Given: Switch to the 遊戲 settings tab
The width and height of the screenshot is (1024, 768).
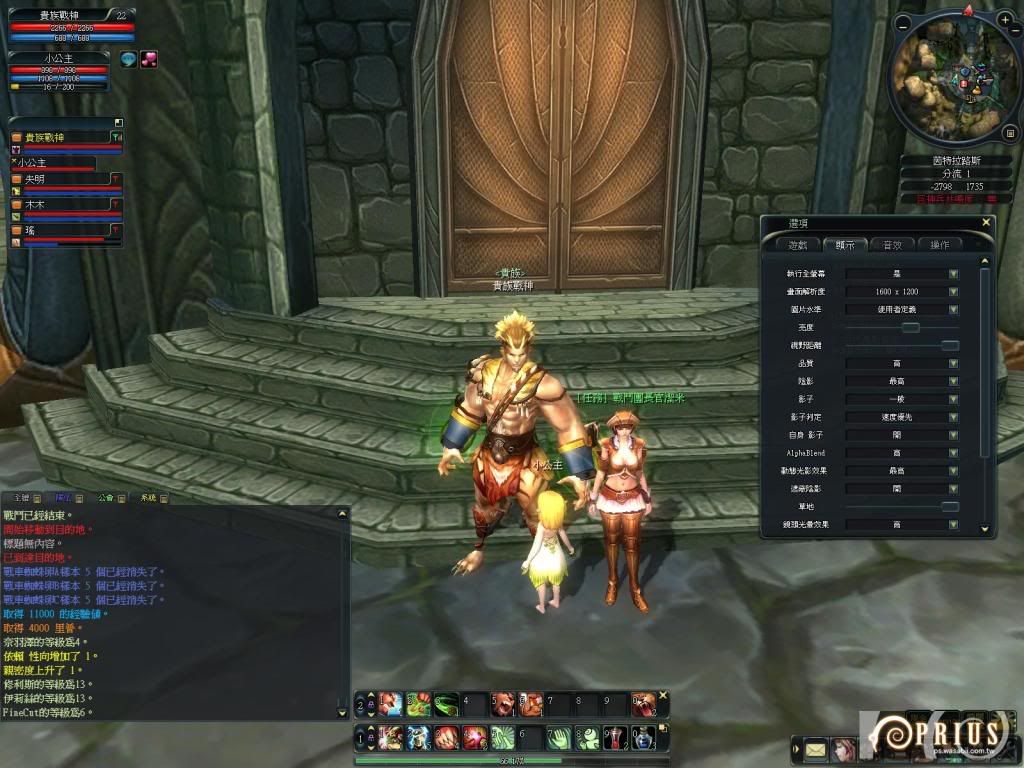Looking at the screenshot, I should coord(798,244).
